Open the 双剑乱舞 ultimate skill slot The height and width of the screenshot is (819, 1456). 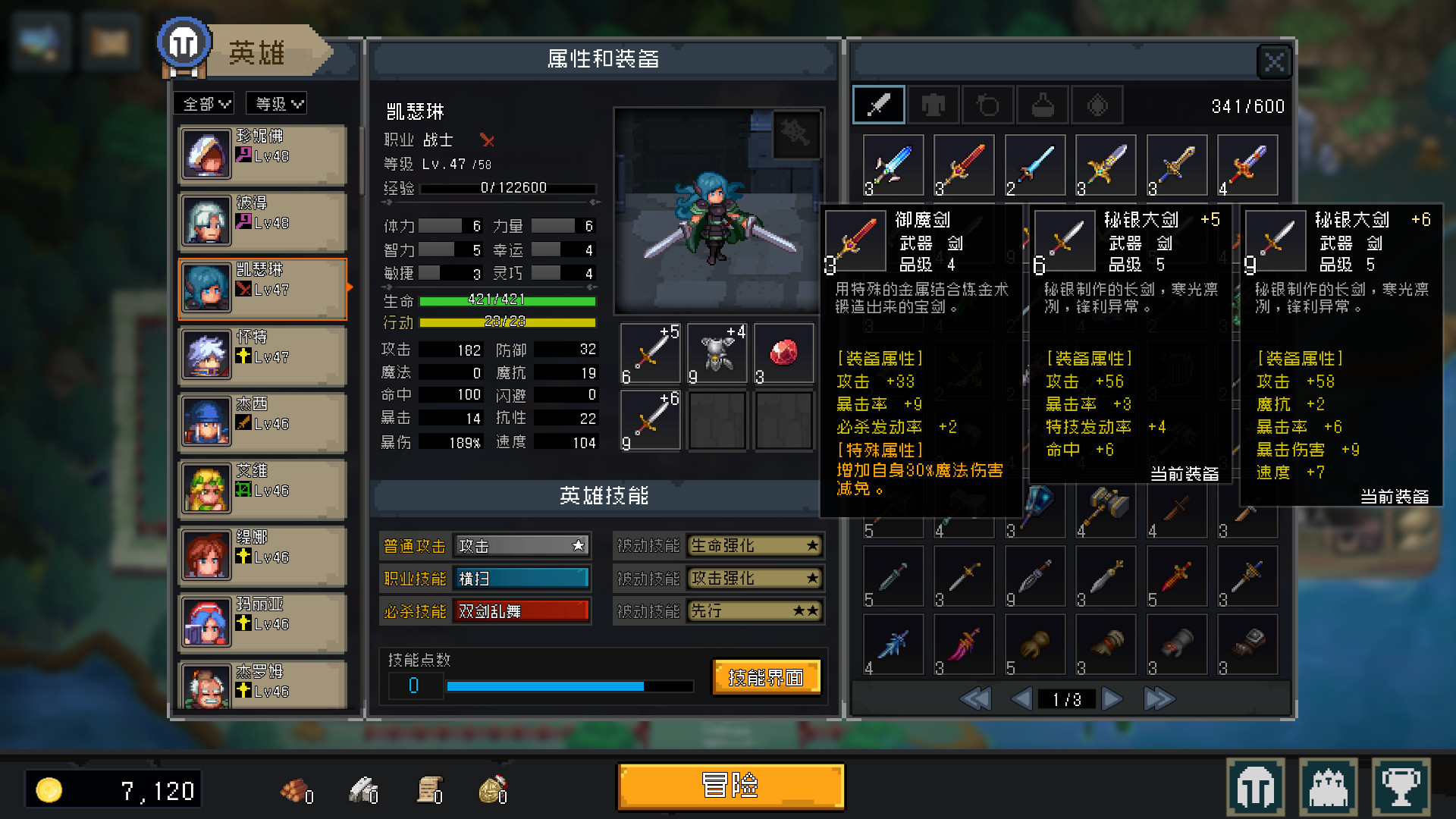[521, 610]
